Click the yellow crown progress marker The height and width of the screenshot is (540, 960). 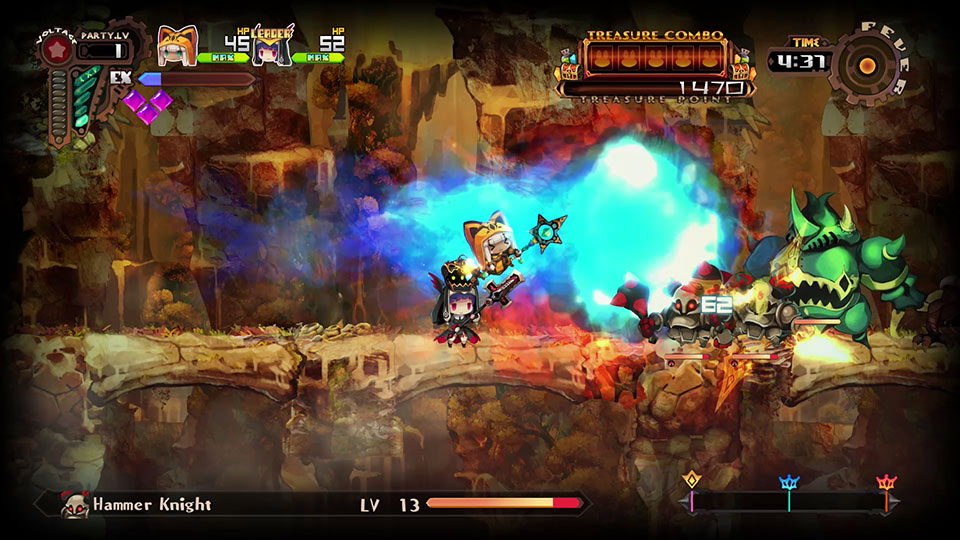click(691, 482)
